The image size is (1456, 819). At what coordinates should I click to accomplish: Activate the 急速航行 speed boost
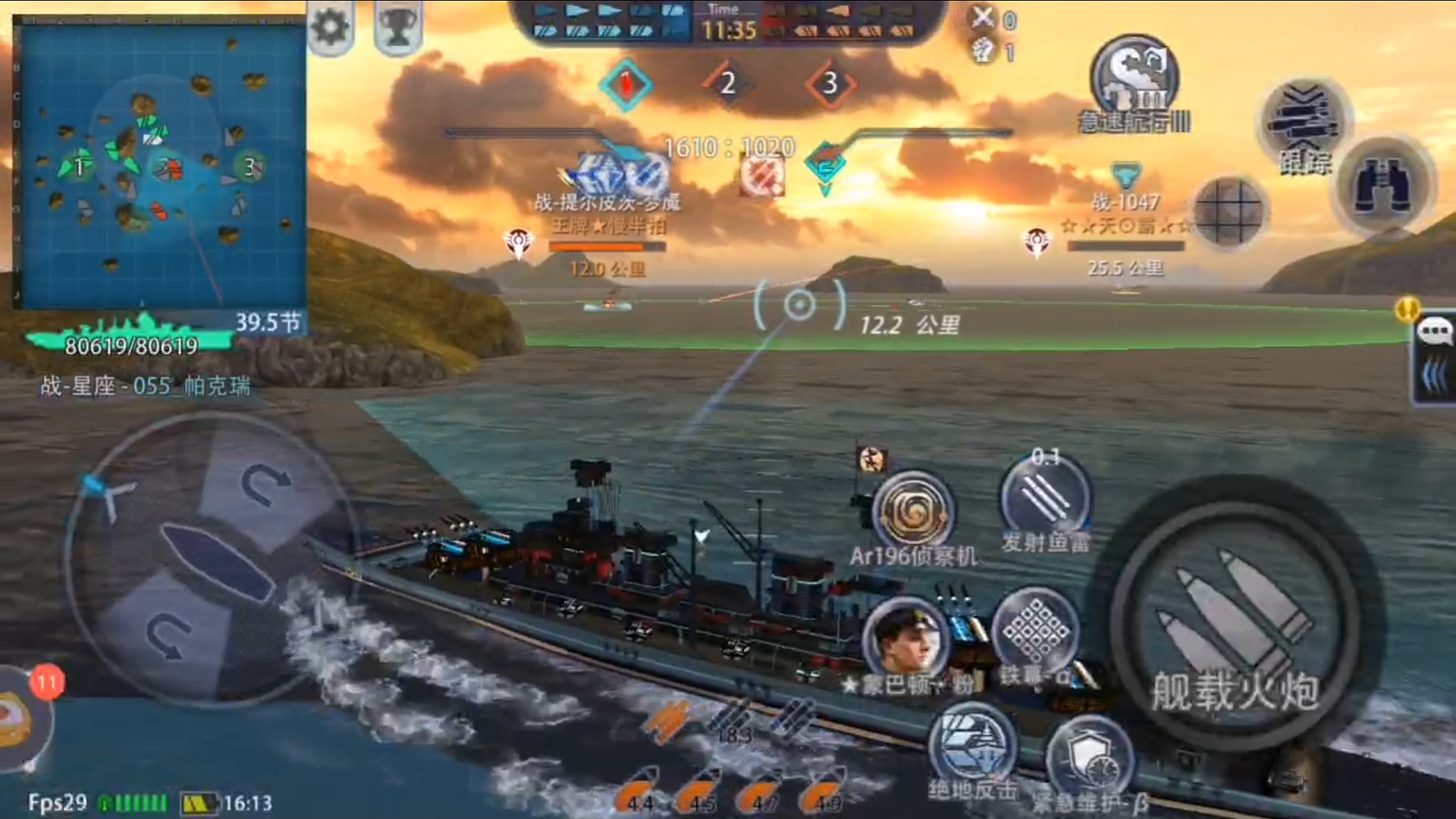[1134, 80]
